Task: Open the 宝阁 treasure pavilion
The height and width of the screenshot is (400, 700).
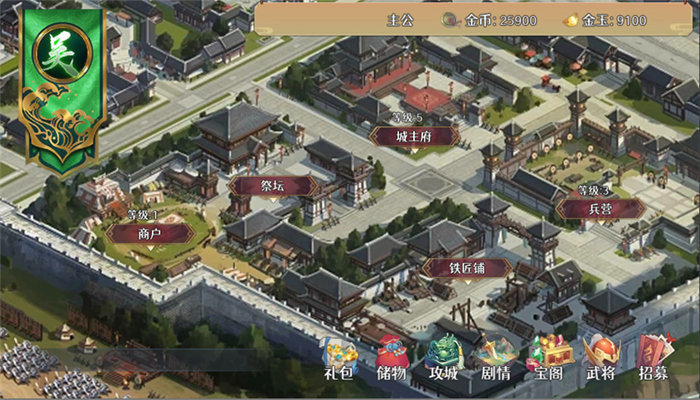Action: point(549,359)
